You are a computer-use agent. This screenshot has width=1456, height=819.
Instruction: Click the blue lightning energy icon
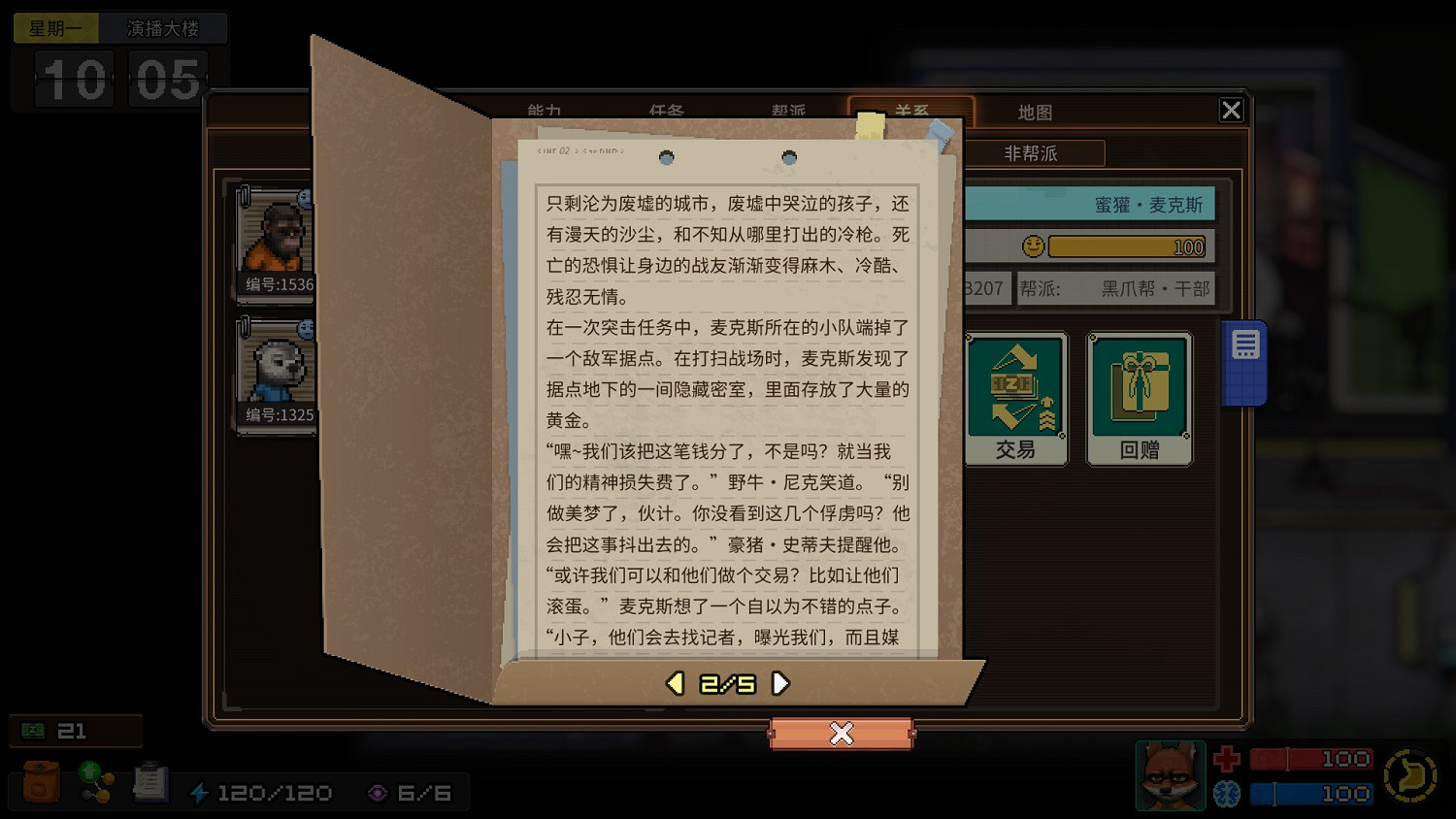(201, 792)
